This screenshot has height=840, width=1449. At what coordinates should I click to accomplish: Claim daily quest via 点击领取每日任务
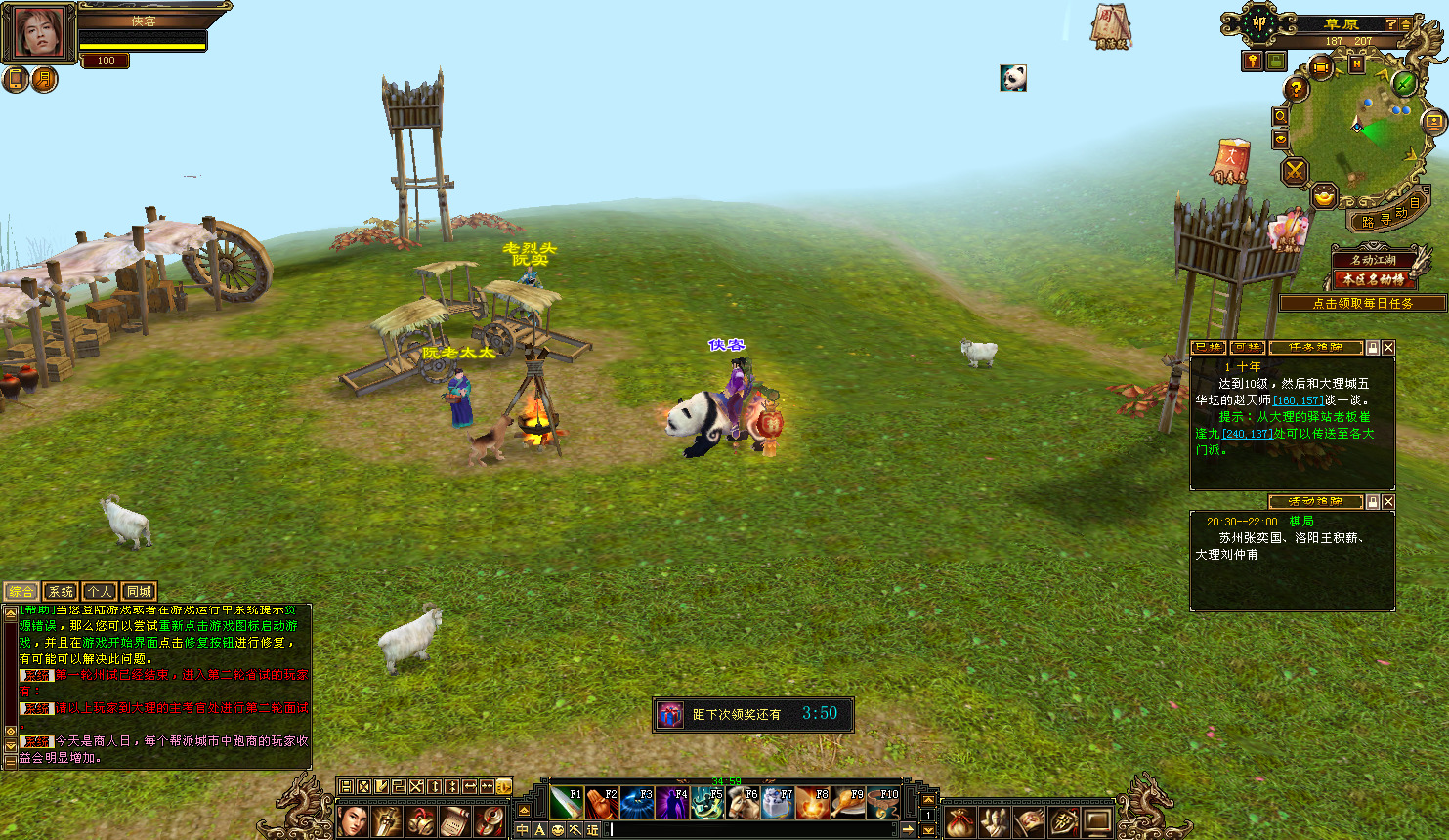[x=1362, y=303]
